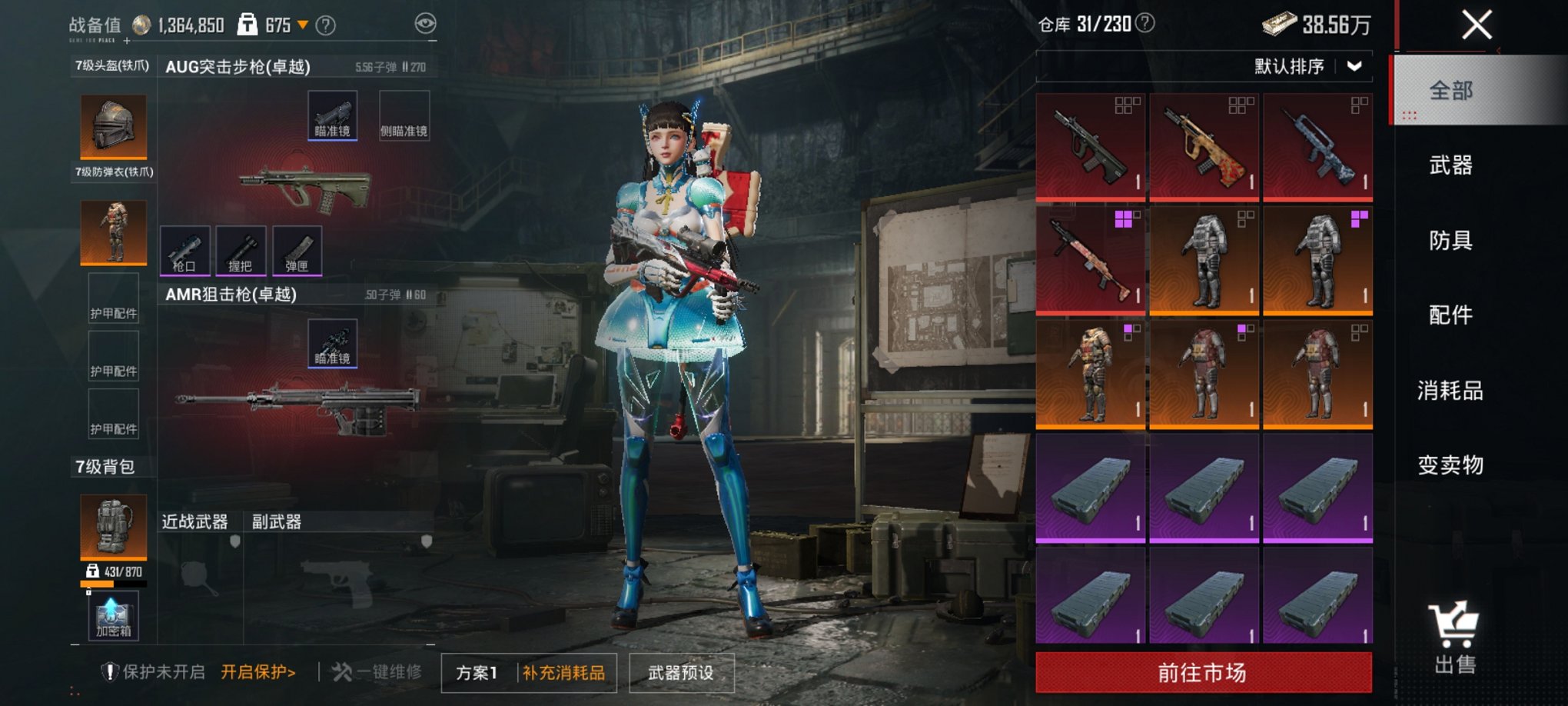Click the 补充消耗品 button
The image size is (1568, 706).
(x=564, y=673)
